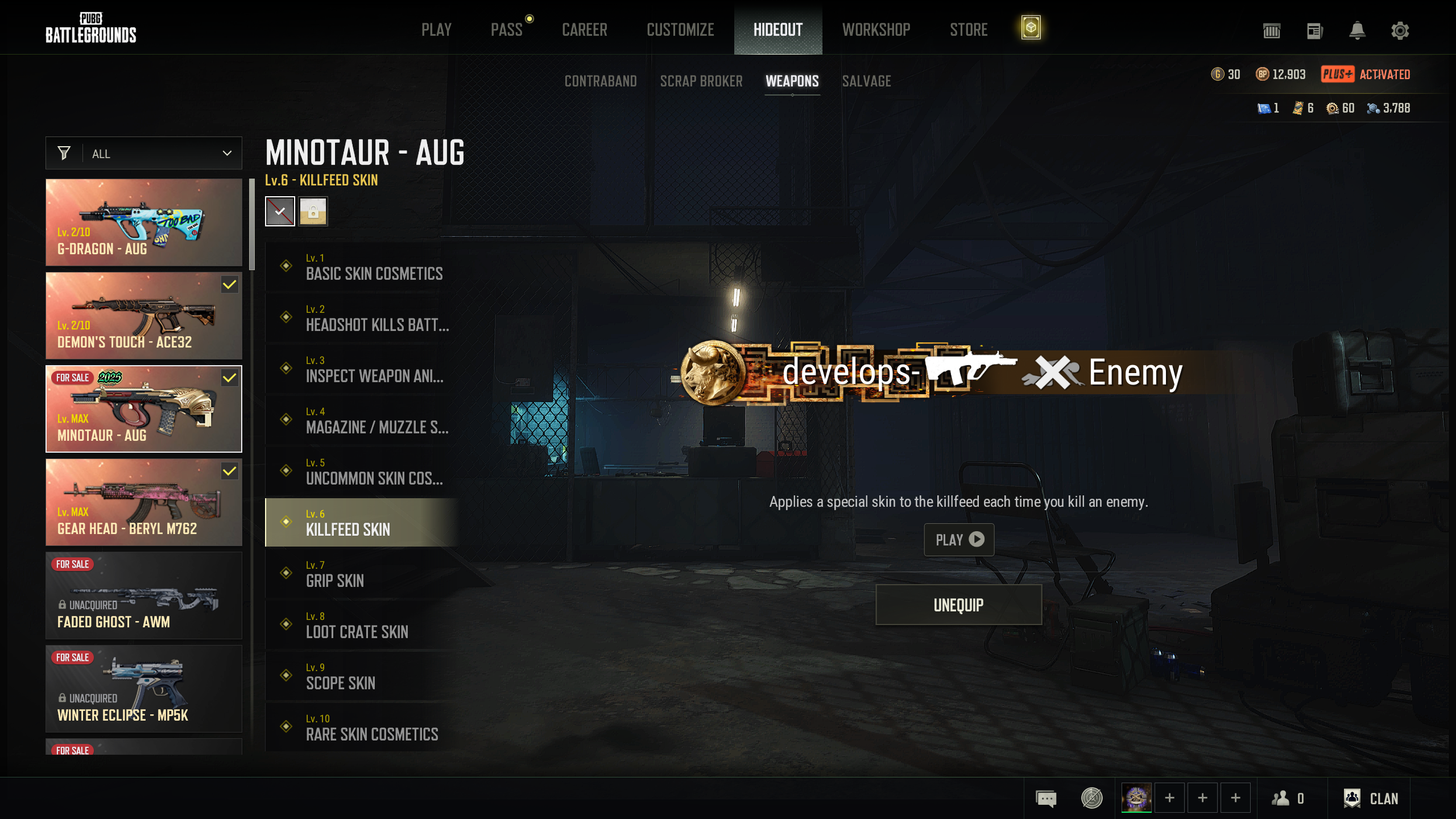Screen dimensions: 1456x819
Task: Select the Scrap Broker sub-tab
Action: pyautogui.click(x=701, y=81)
